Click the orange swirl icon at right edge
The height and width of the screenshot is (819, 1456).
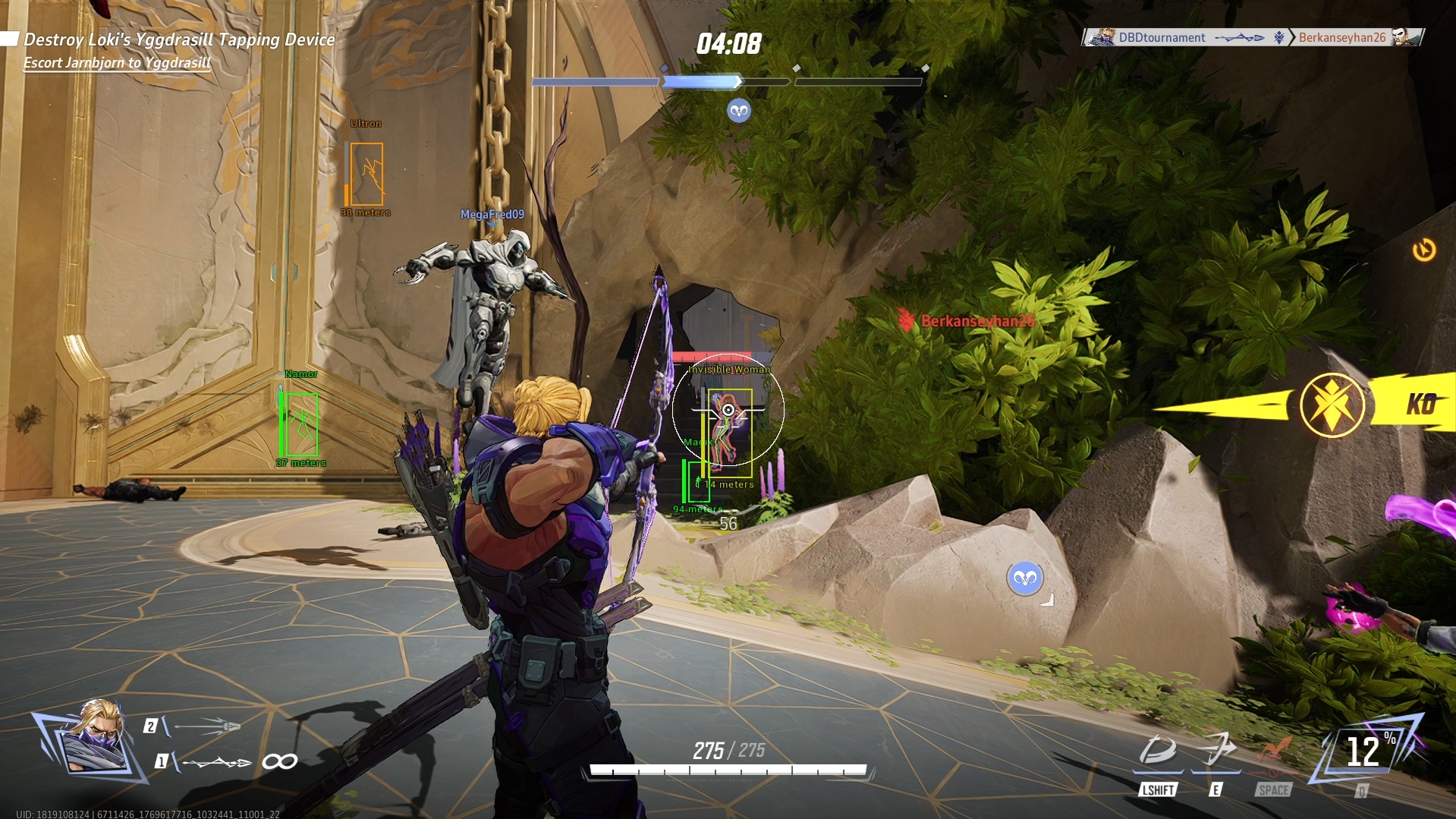[x=1424, y=250]
